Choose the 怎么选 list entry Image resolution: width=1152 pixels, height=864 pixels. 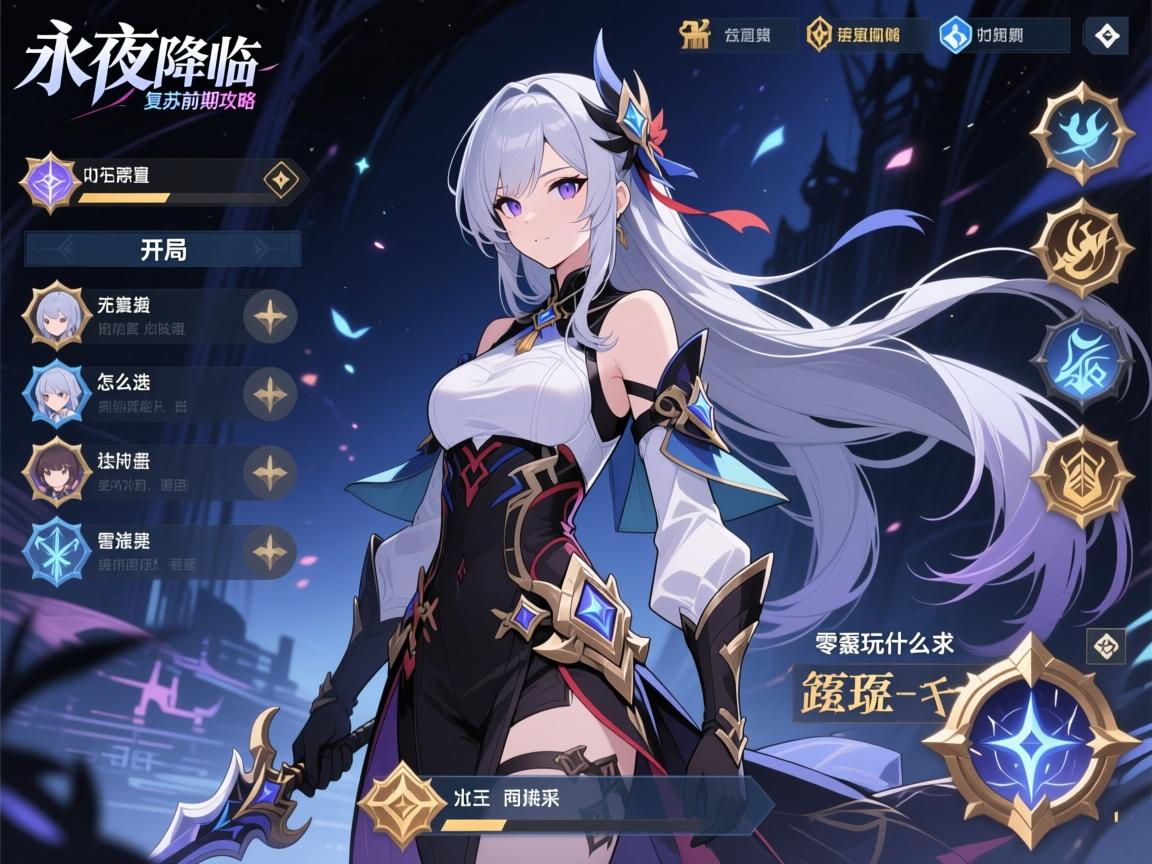point(130,393)
